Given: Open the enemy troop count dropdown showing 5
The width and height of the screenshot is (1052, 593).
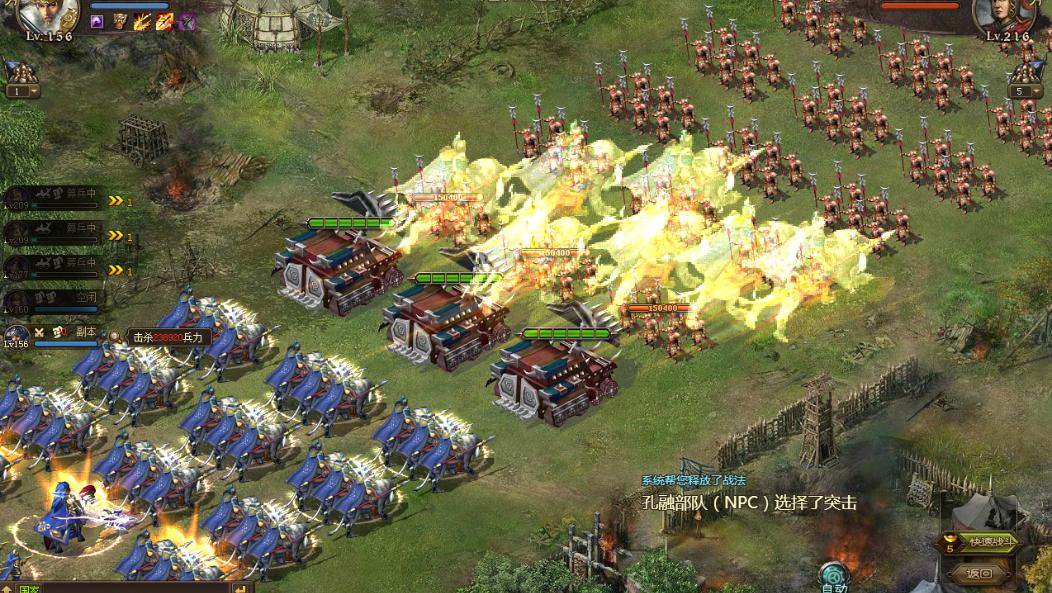Looking at the screenshot, I should pos(1024,92).
